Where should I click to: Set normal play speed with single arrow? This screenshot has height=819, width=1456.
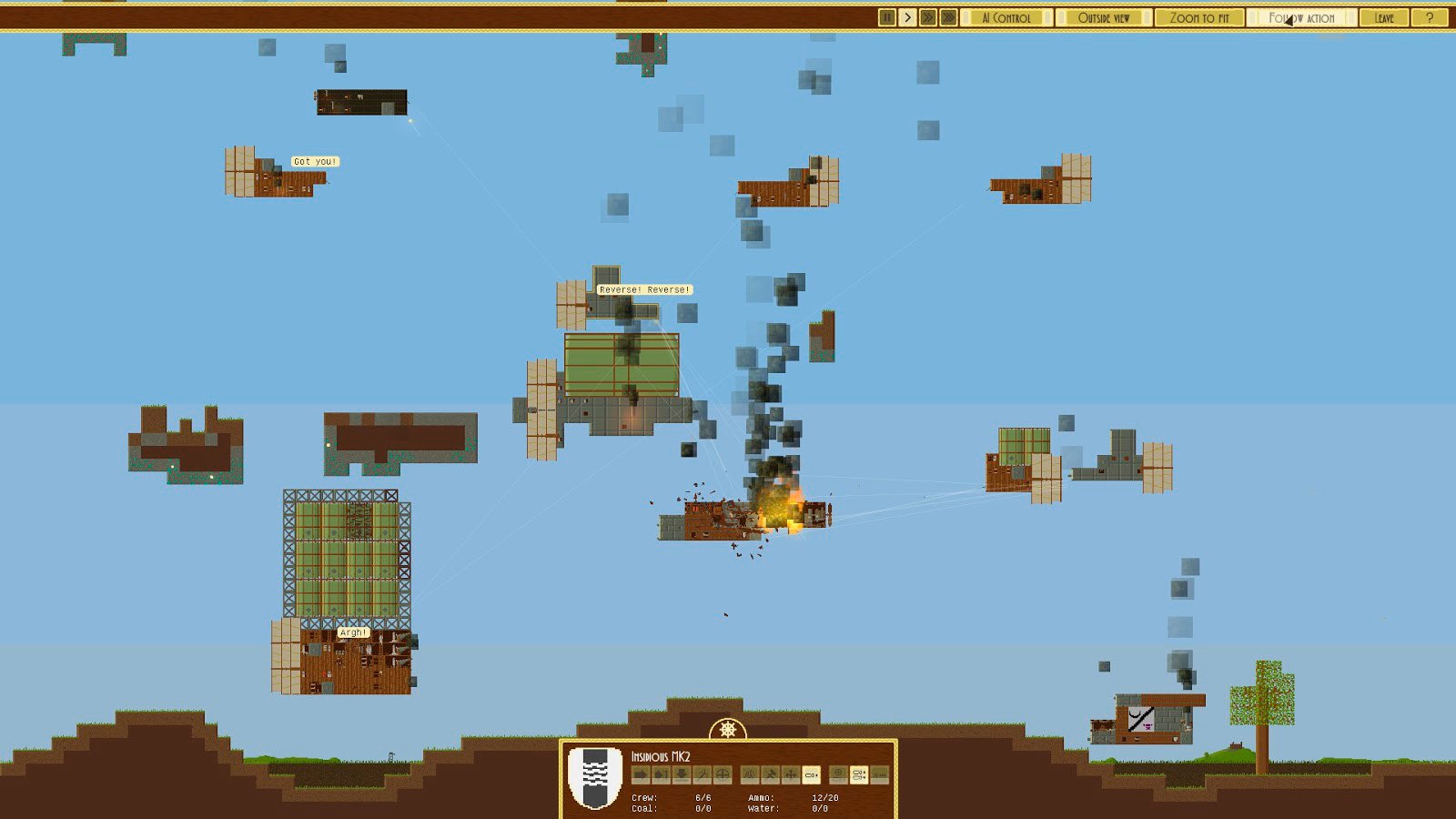(907, 17)
